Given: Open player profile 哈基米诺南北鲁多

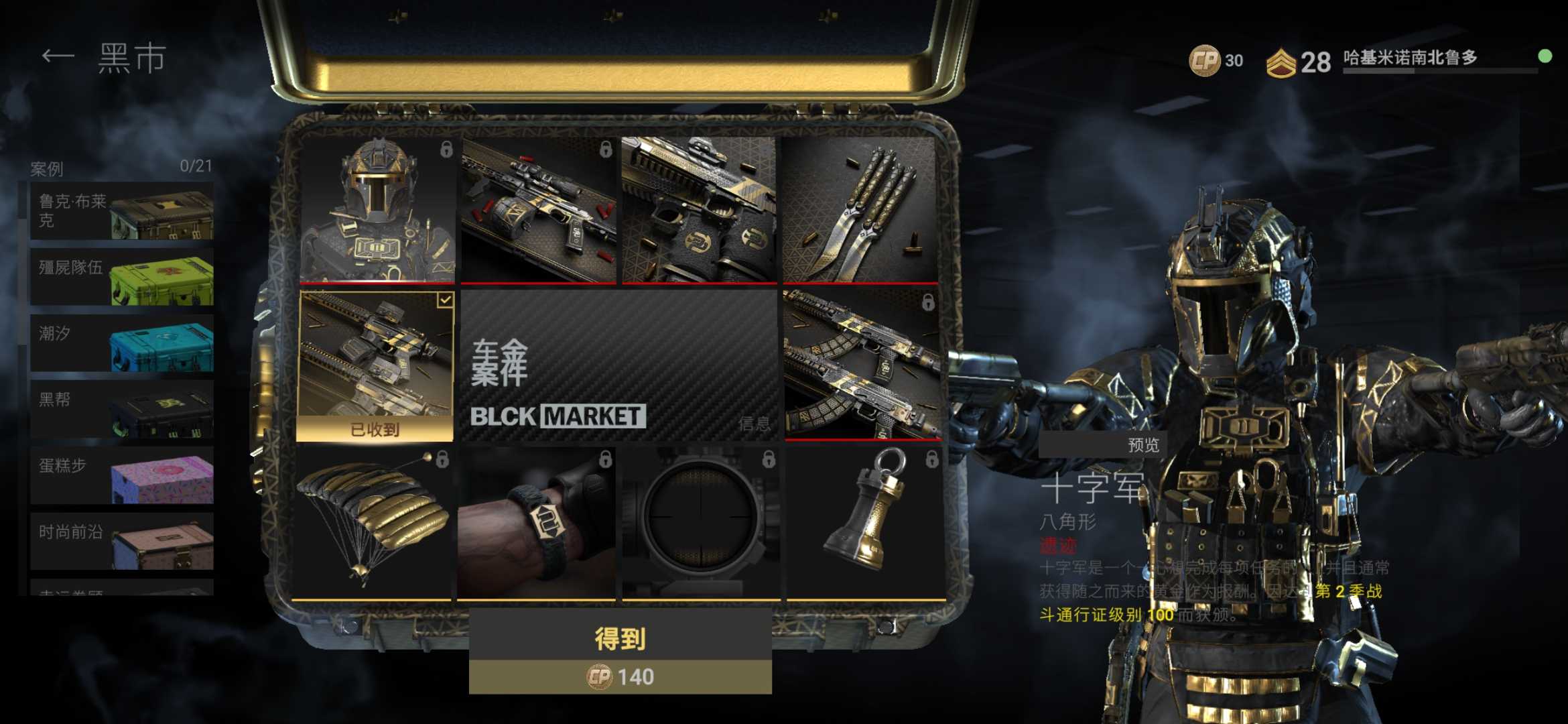Looking at the screenshot, I should (x=1410, y=59).
